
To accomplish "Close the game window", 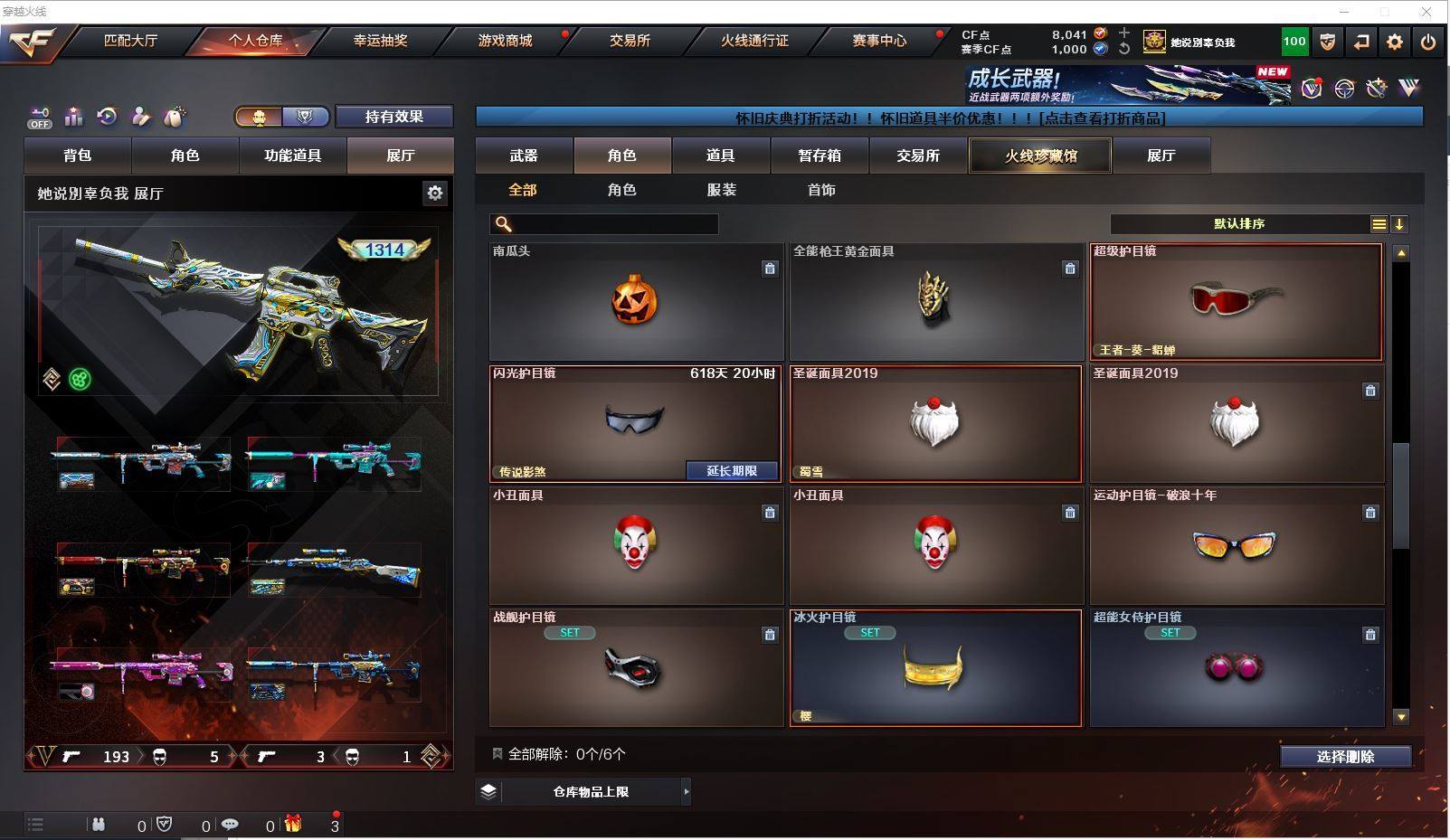I will pyautogui.click(x=1426, y=12).
